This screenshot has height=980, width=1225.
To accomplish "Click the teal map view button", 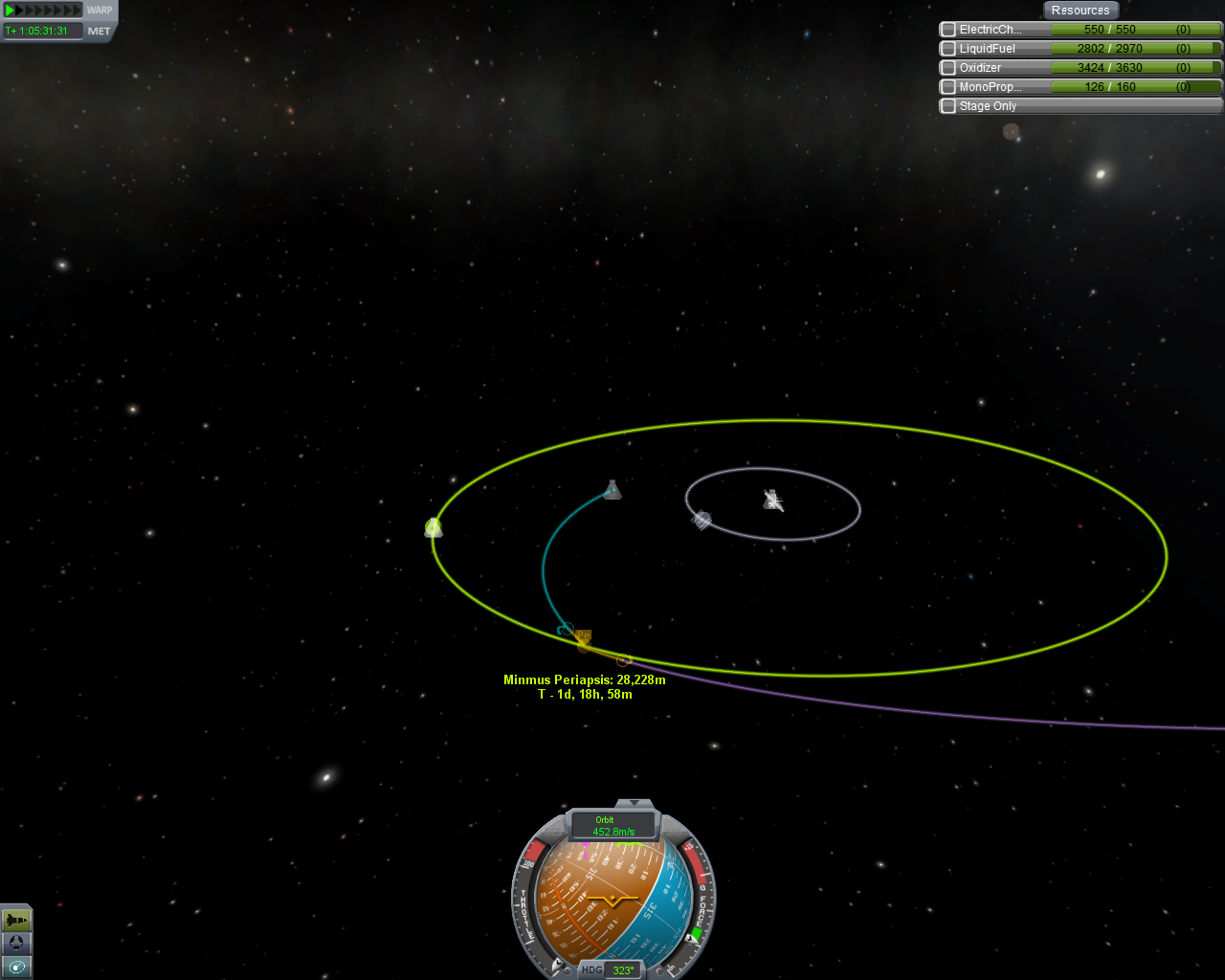I will pos(16,967).
